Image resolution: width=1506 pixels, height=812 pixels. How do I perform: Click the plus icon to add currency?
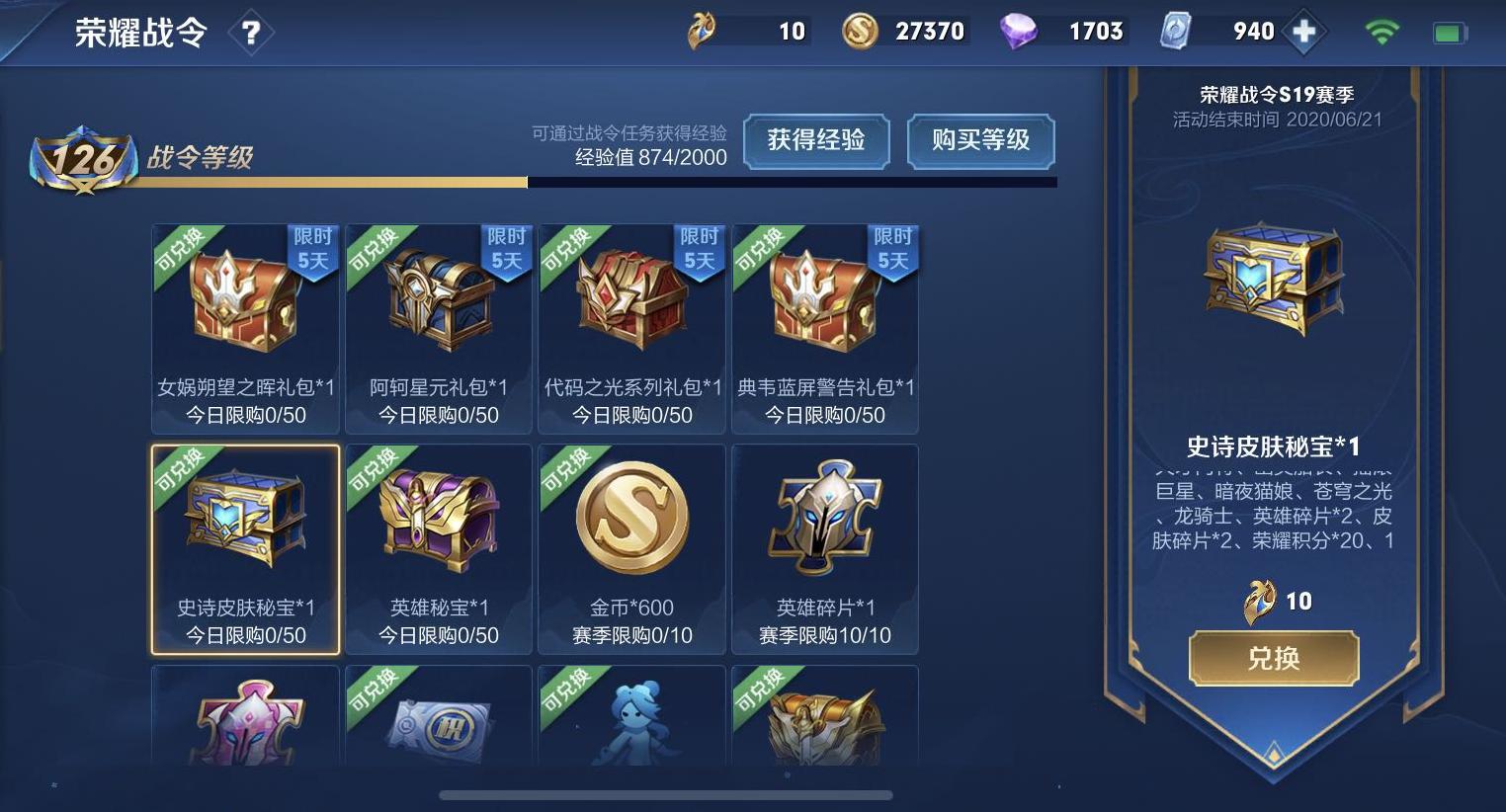pyautogui.click(x=1305, y=31)
